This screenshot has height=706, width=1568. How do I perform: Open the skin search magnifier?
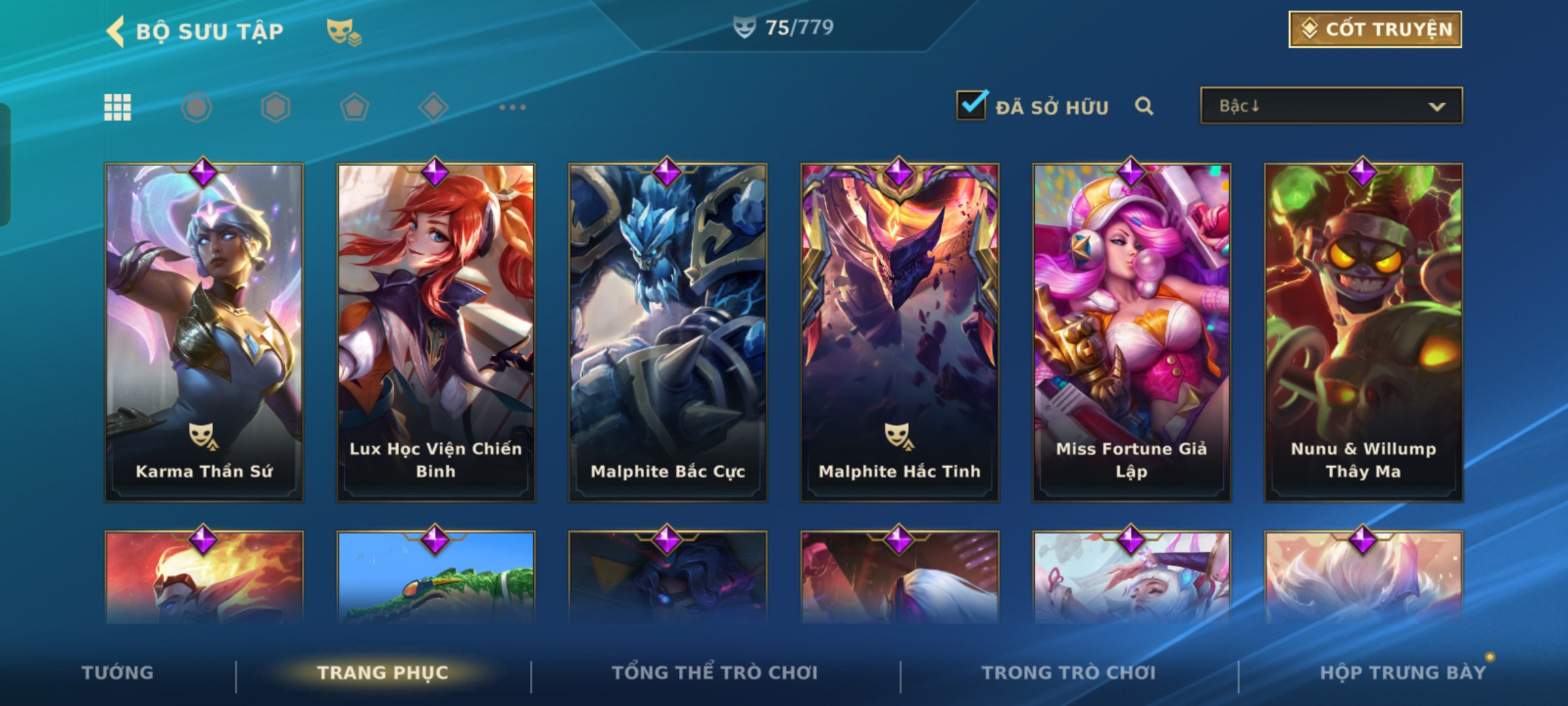coord(1143,106)
